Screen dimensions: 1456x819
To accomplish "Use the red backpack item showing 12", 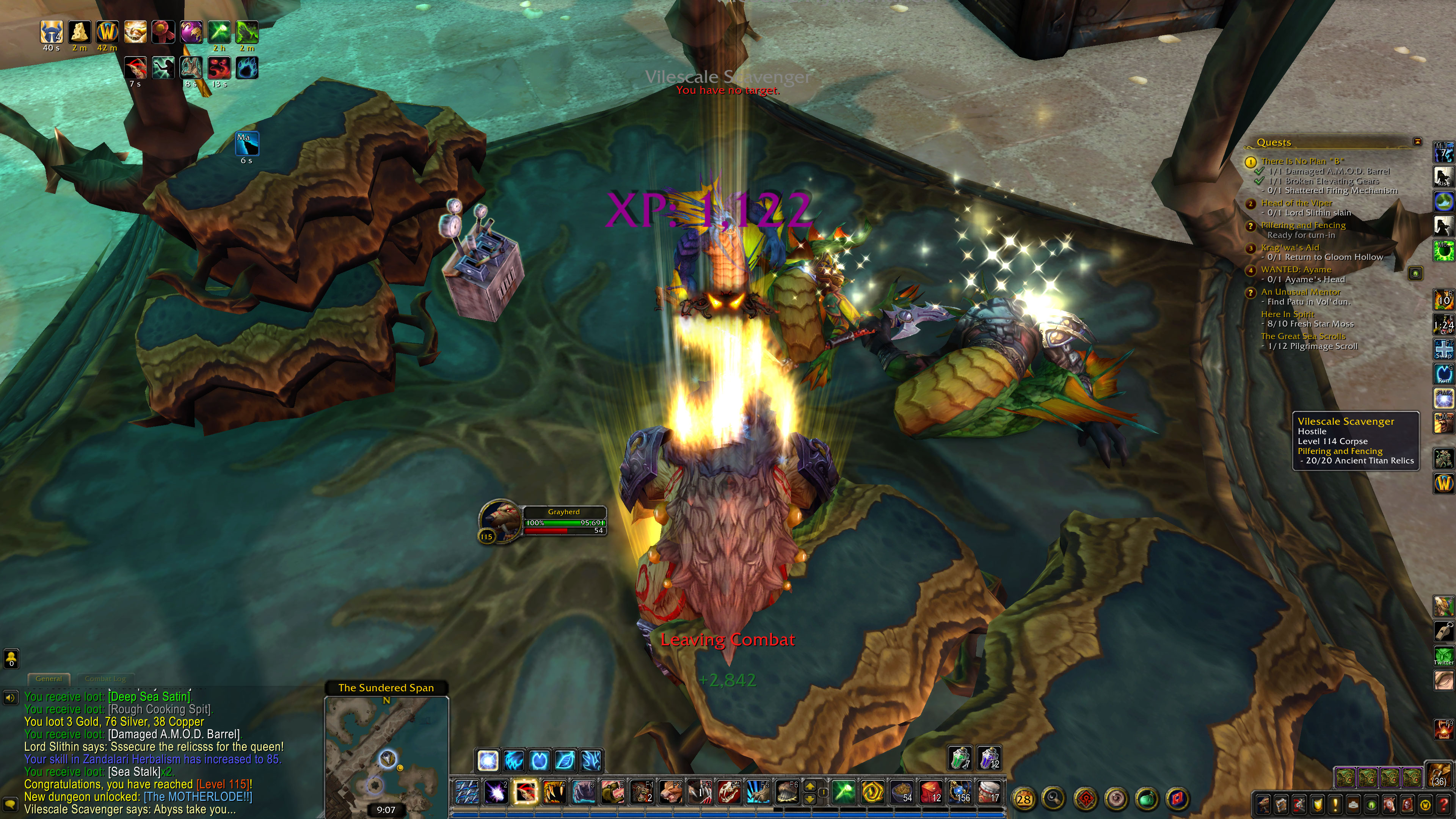I will coord(930,792).
